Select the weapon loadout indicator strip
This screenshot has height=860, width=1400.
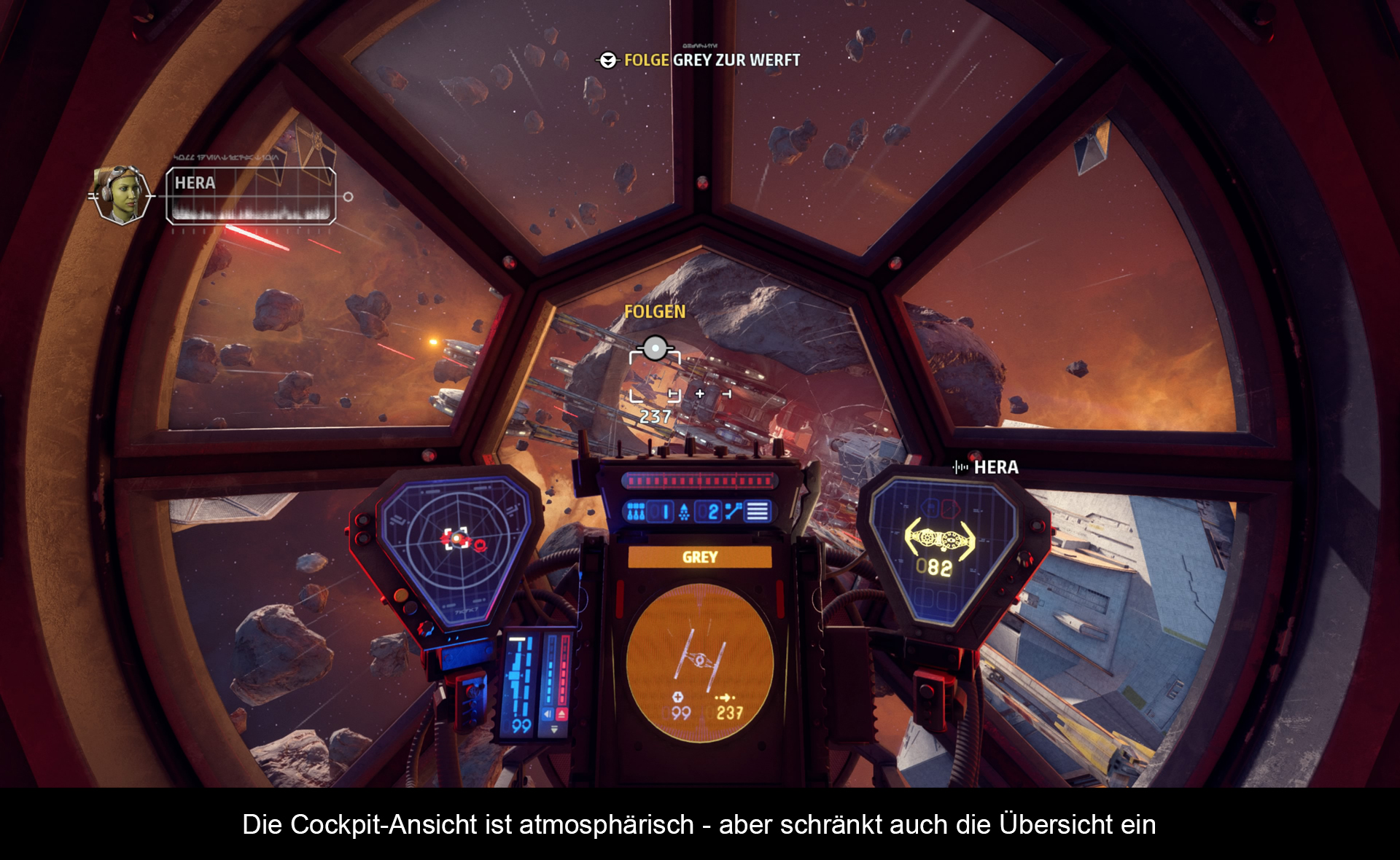coord(699,512)
